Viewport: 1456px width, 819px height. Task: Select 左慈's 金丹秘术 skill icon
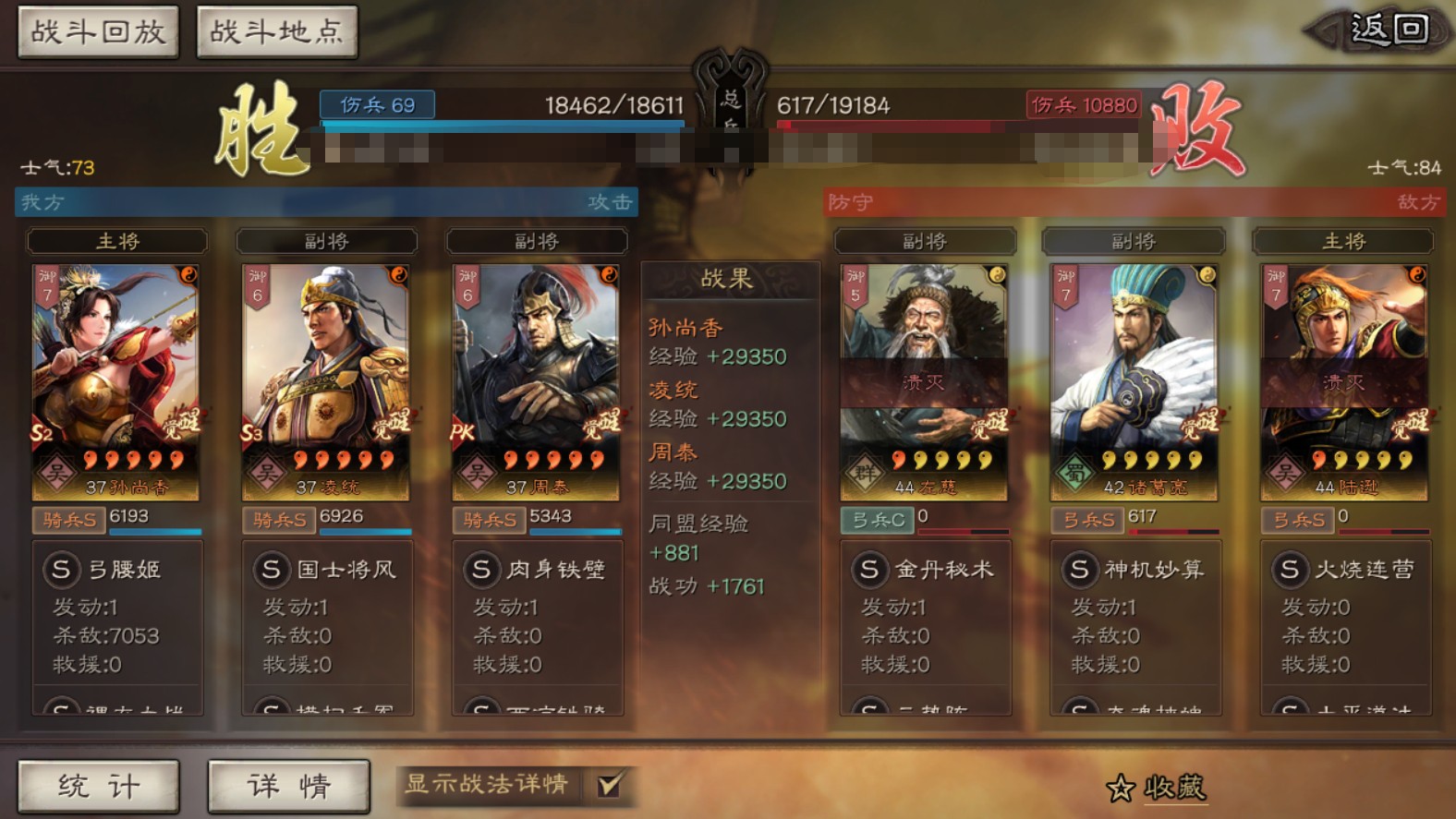pyautogui.click(x=868, y=570)
